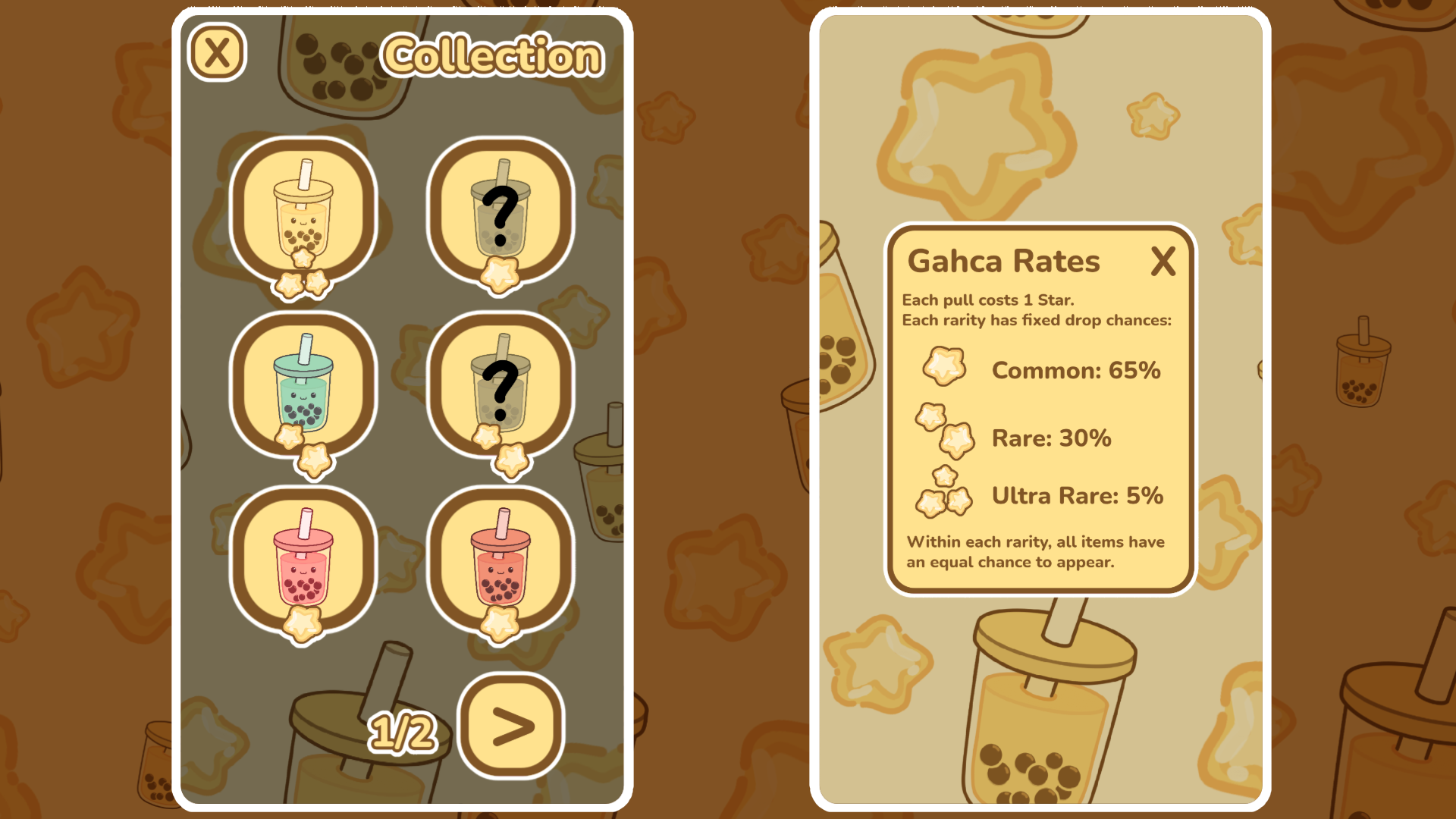The image size is (1456, 819).
Task: Click the Ultra Rare: 5% entry
Action: [1077, 495]
